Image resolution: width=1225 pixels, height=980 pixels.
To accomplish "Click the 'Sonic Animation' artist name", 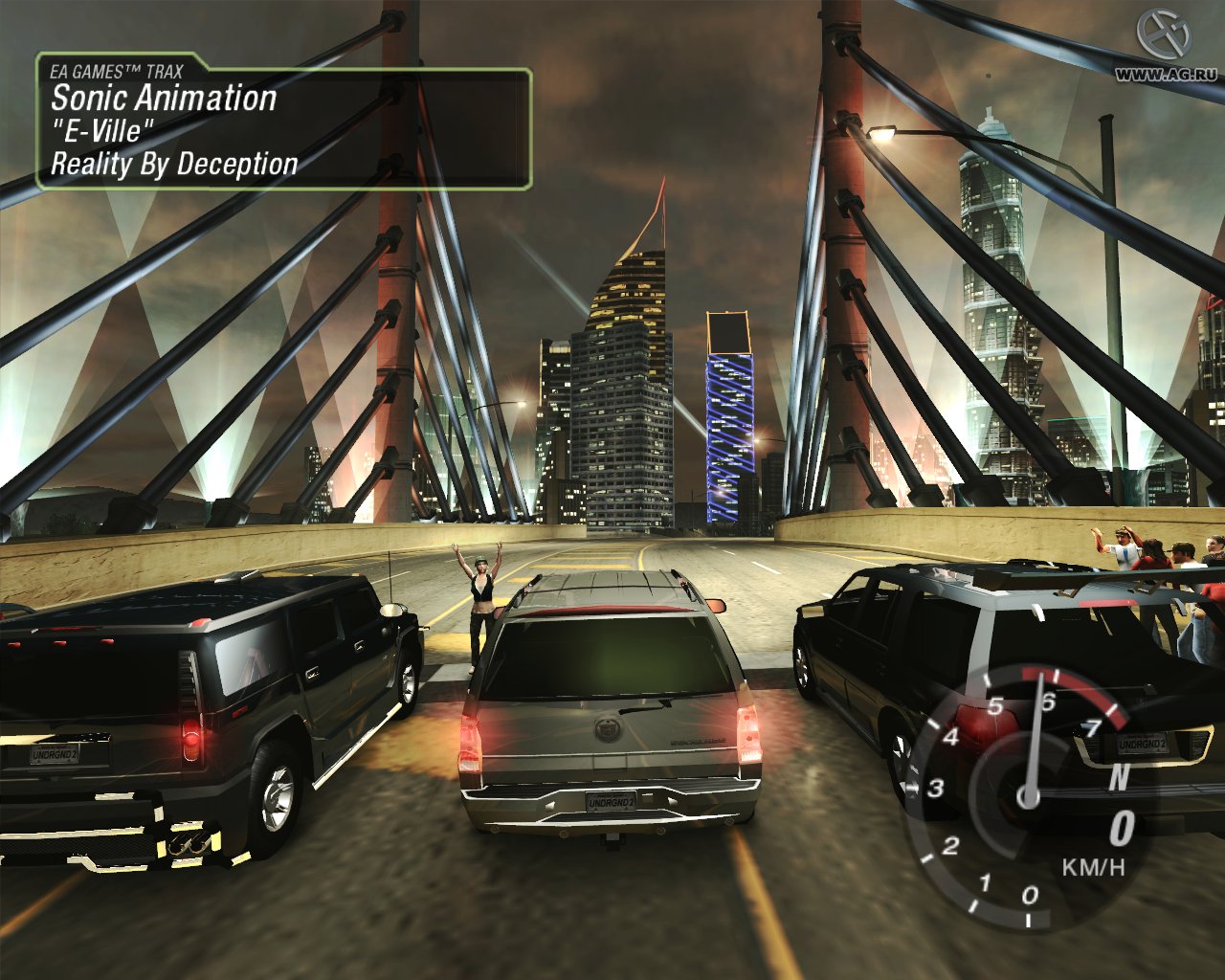I will pyautogui.click(x=163, y=99).
